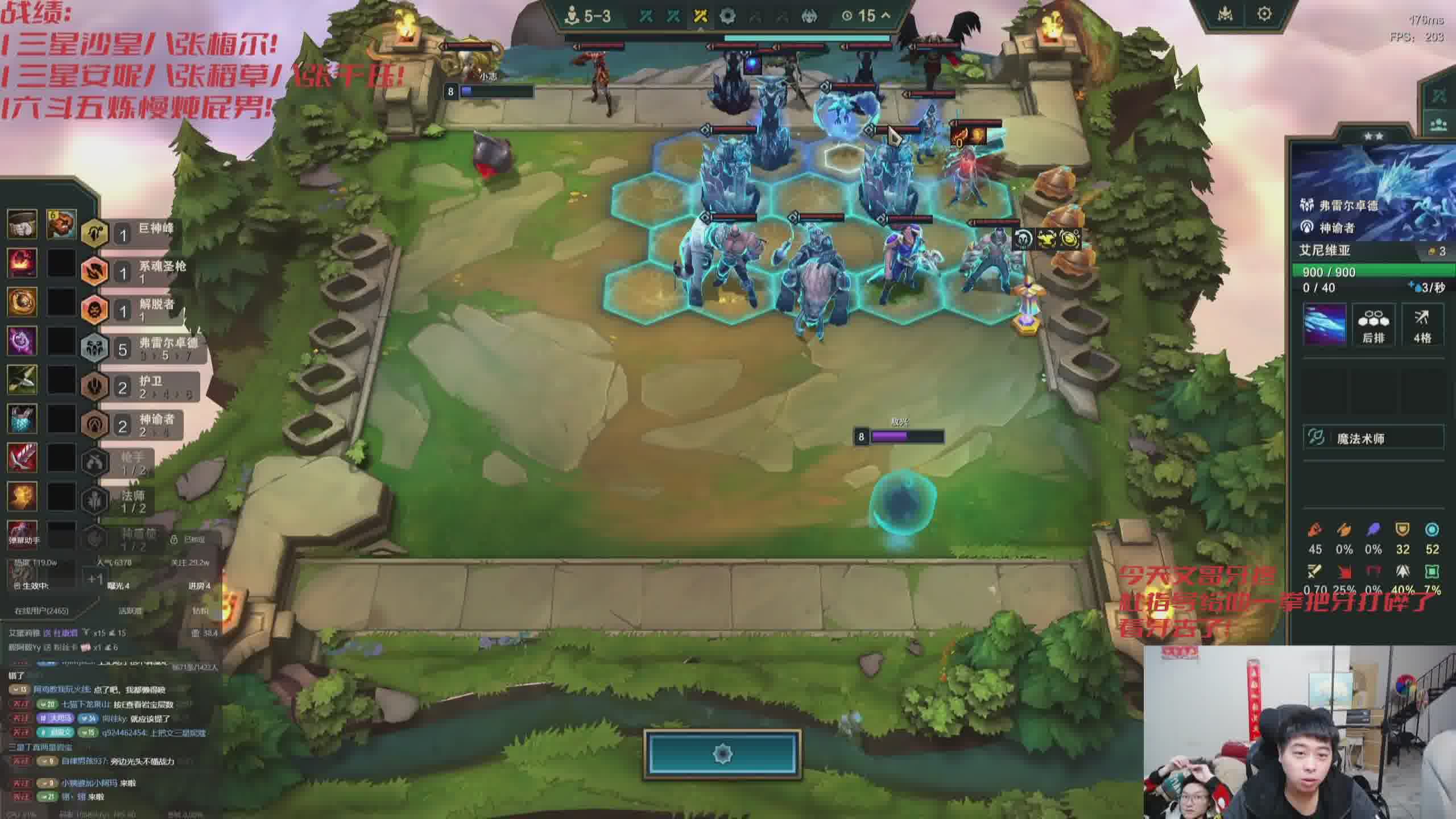Open the settings gear in top-right corner
The image size is (1456, 819).
[x=1264, y=14]
